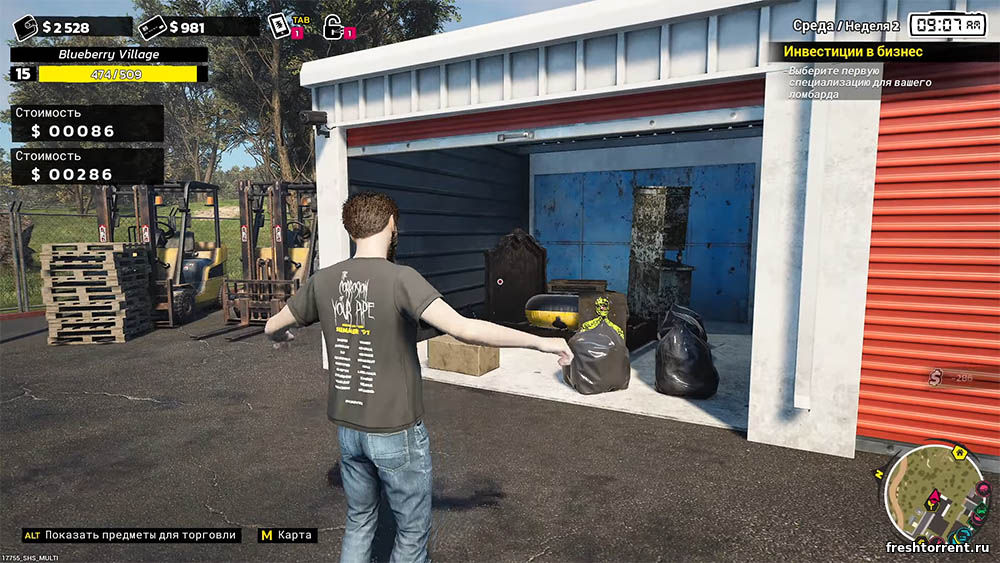Screen dimensions: 1000x563
Task: Open the circular minimap
Action: tap(935, 494)
